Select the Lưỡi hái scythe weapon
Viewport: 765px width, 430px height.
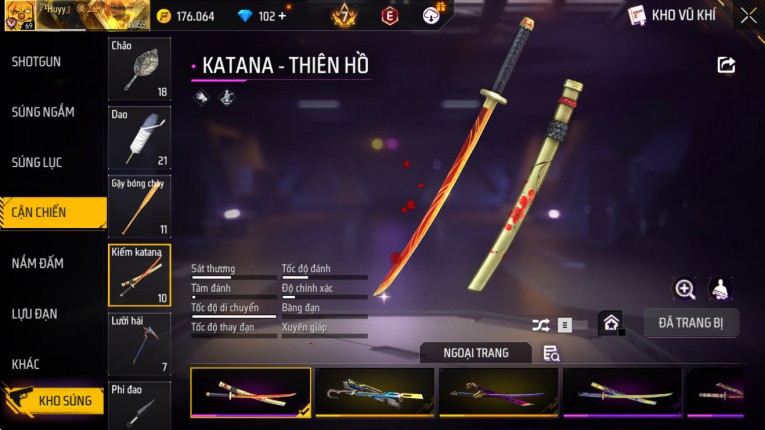coord(139,343)
